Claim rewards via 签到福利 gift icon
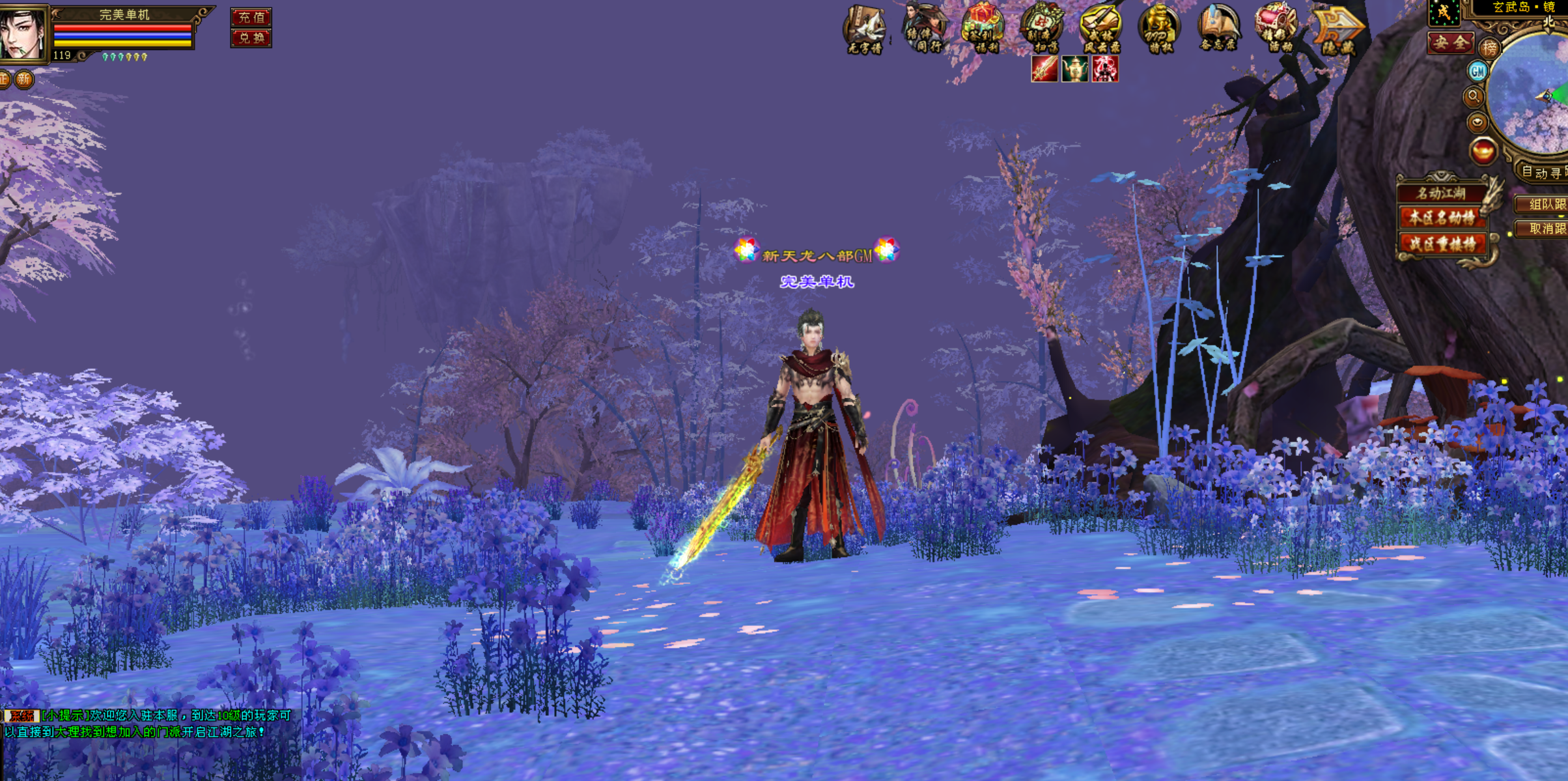 pyautogui.click(x=983, y=28)
